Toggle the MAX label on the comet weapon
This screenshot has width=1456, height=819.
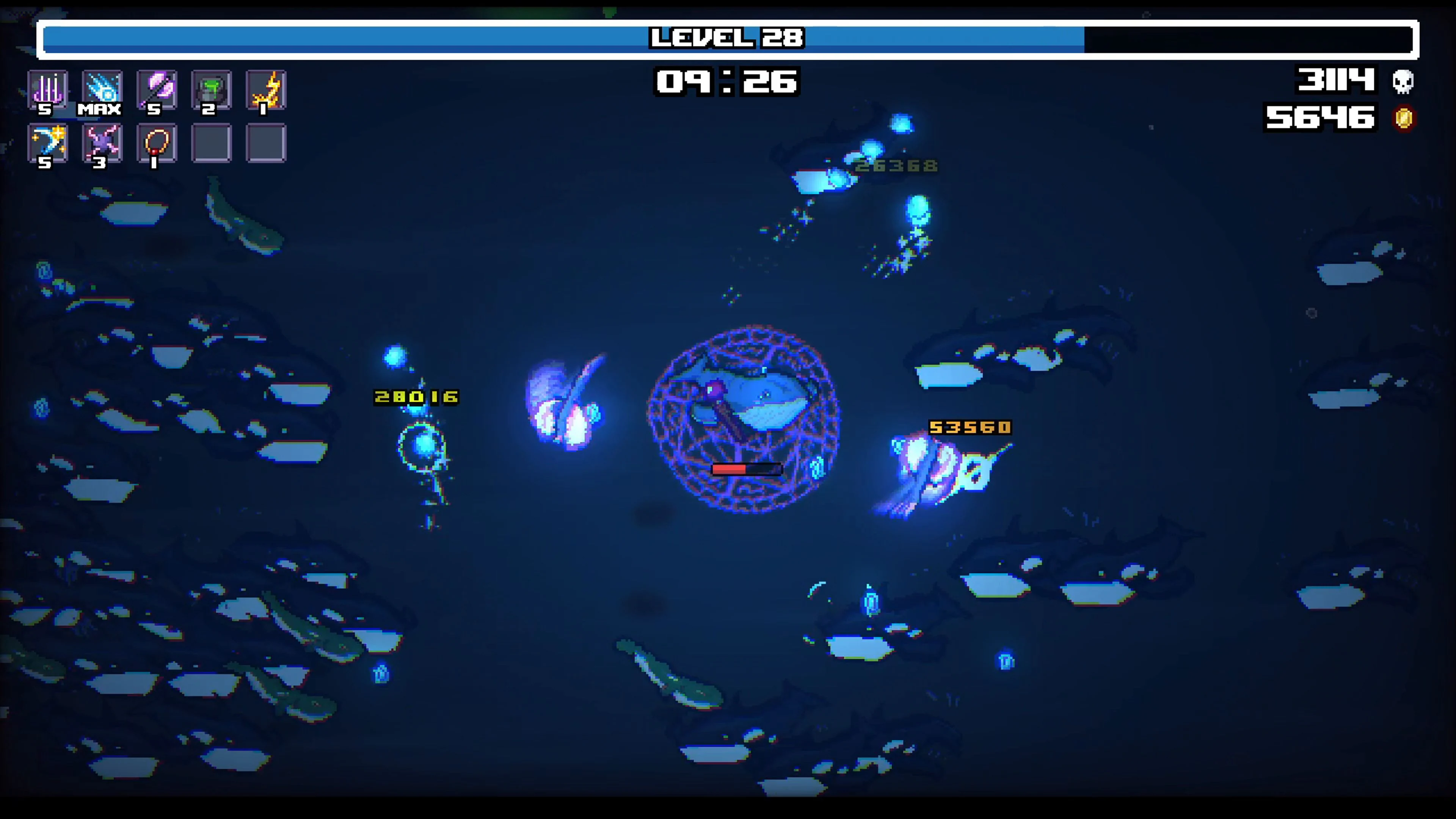tap(100, 109)
